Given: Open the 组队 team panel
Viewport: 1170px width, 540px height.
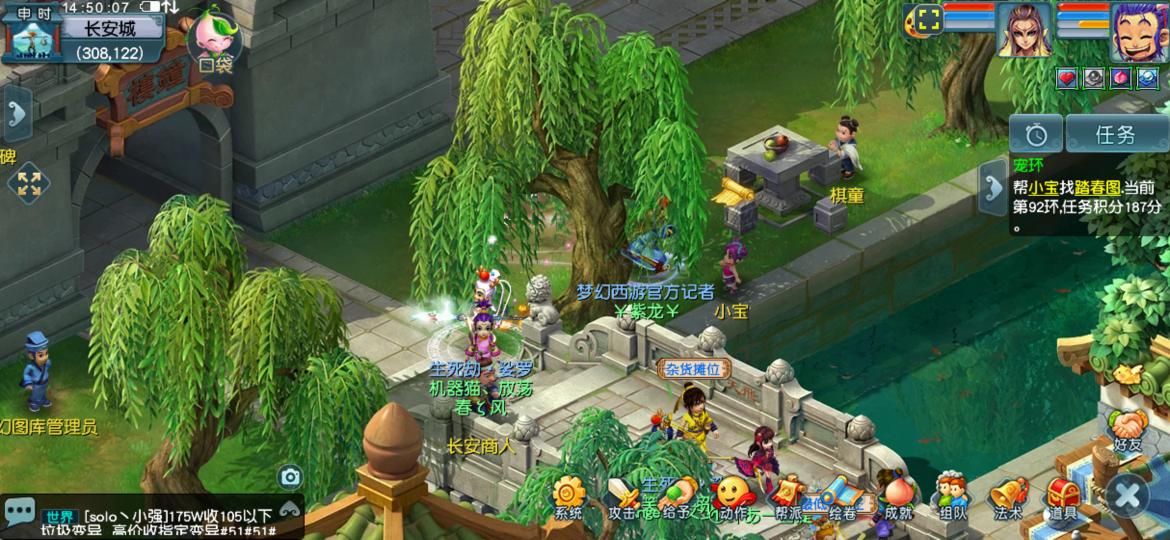Looking at the screenshot, I should [952, 494].
